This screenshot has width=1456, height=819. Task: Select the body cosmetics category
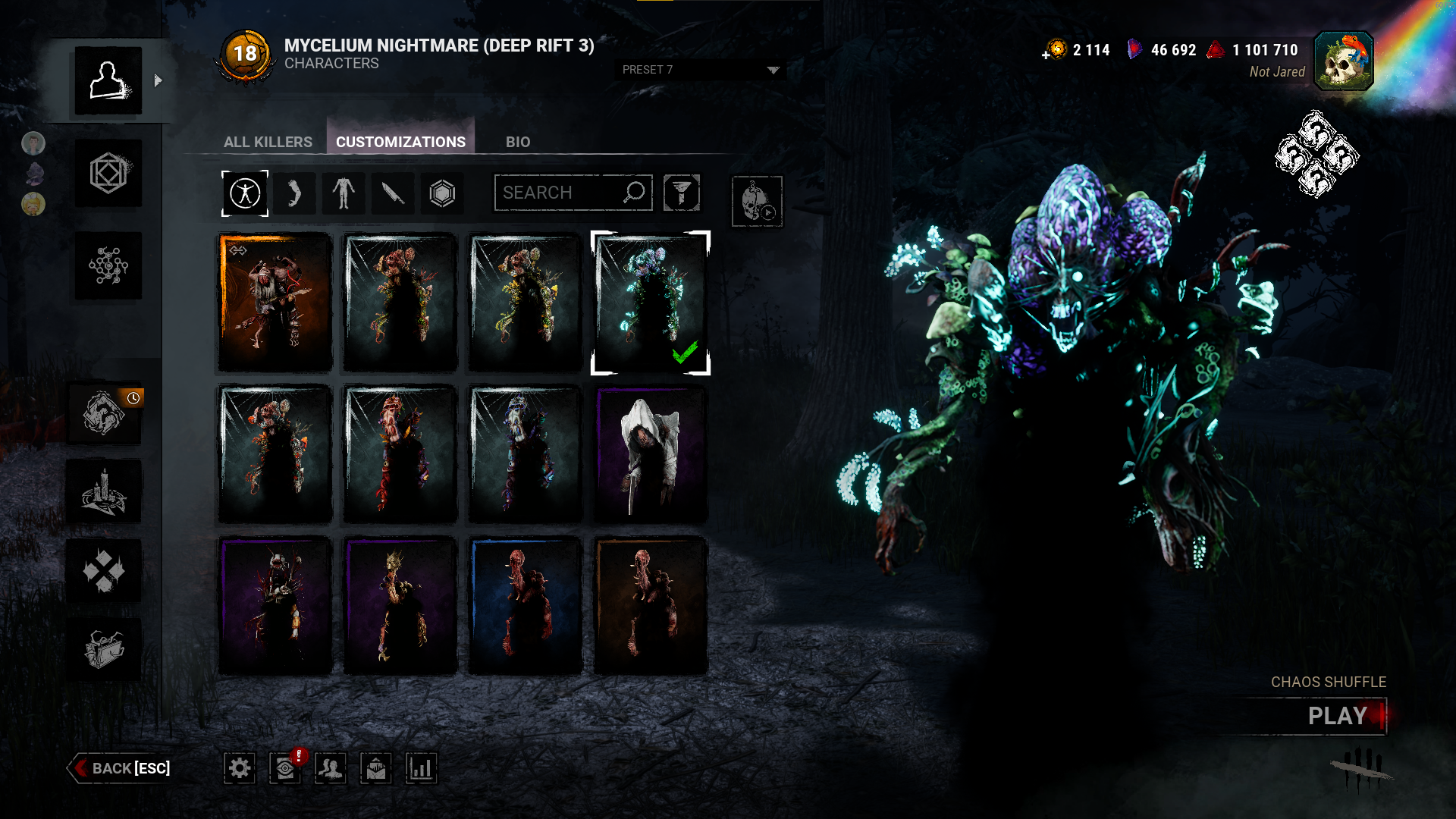pyautogui.click(x=344, y=193)
